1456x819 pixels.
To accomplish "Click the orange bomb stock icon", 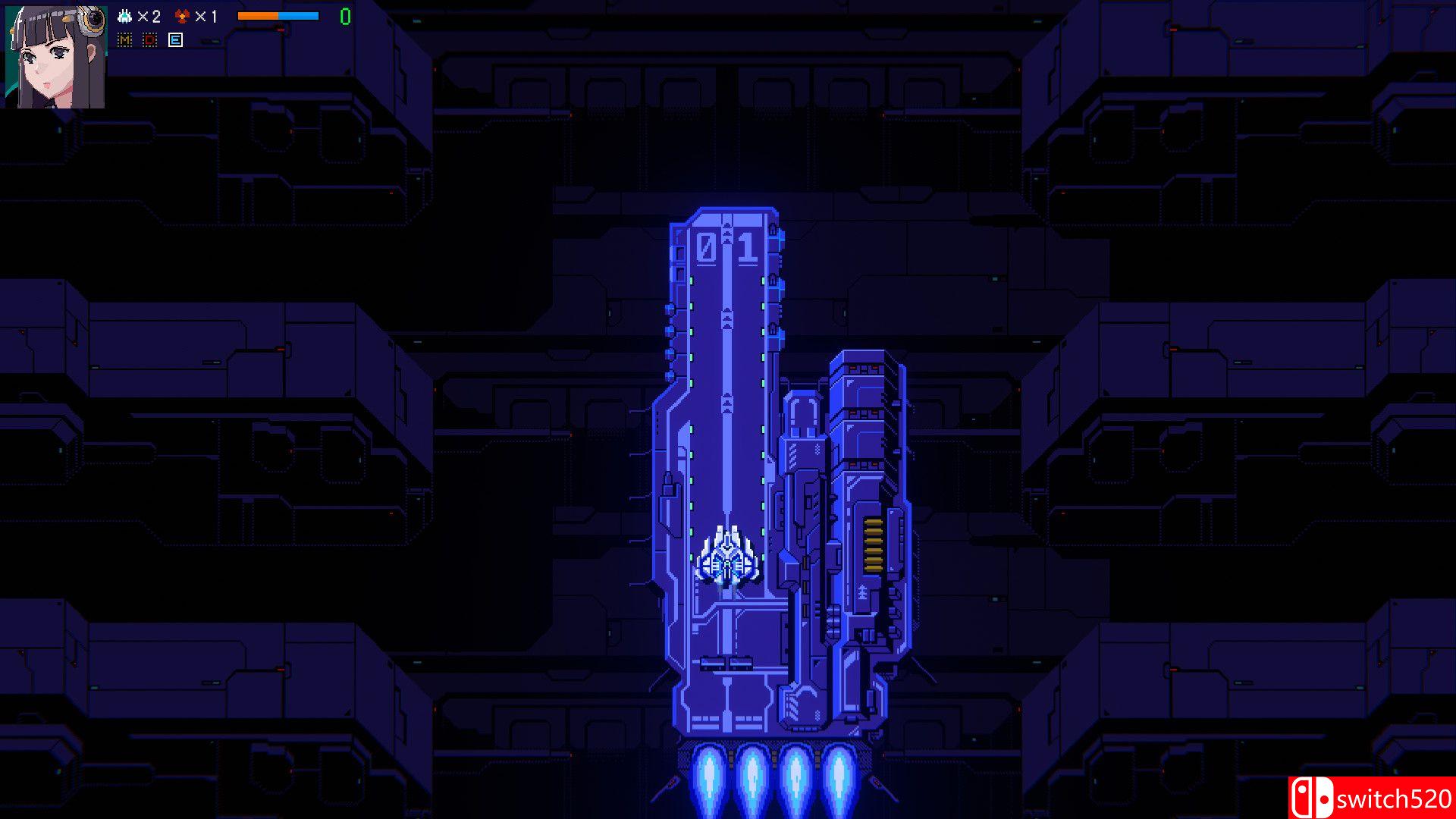I will [182, 16].
